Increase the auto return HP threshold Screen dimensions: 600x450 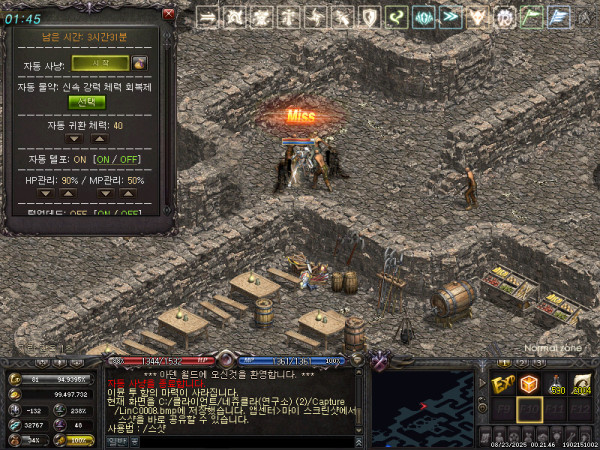pos(99,139)
